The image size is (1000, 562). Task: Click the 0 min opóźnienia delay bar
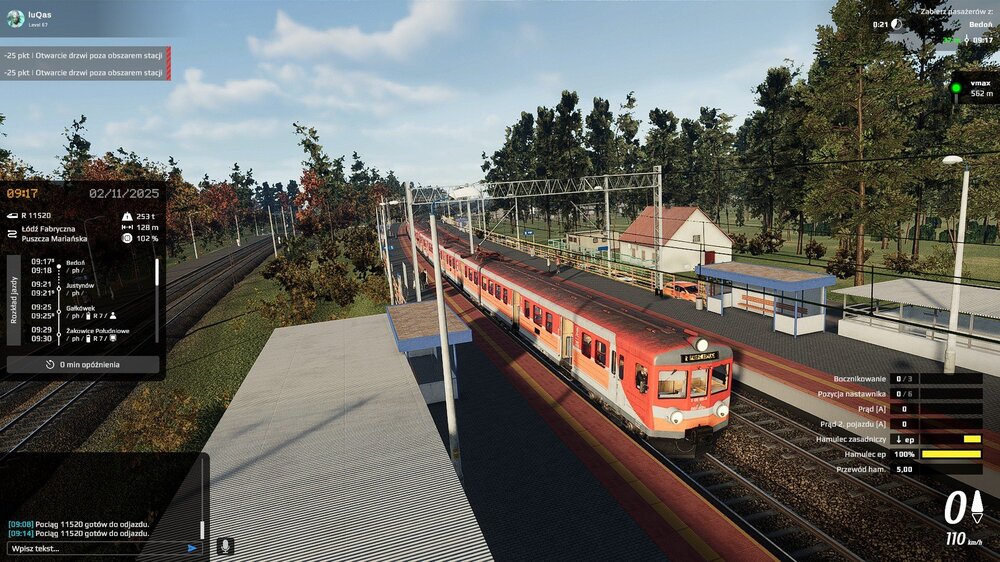[83, 365]
